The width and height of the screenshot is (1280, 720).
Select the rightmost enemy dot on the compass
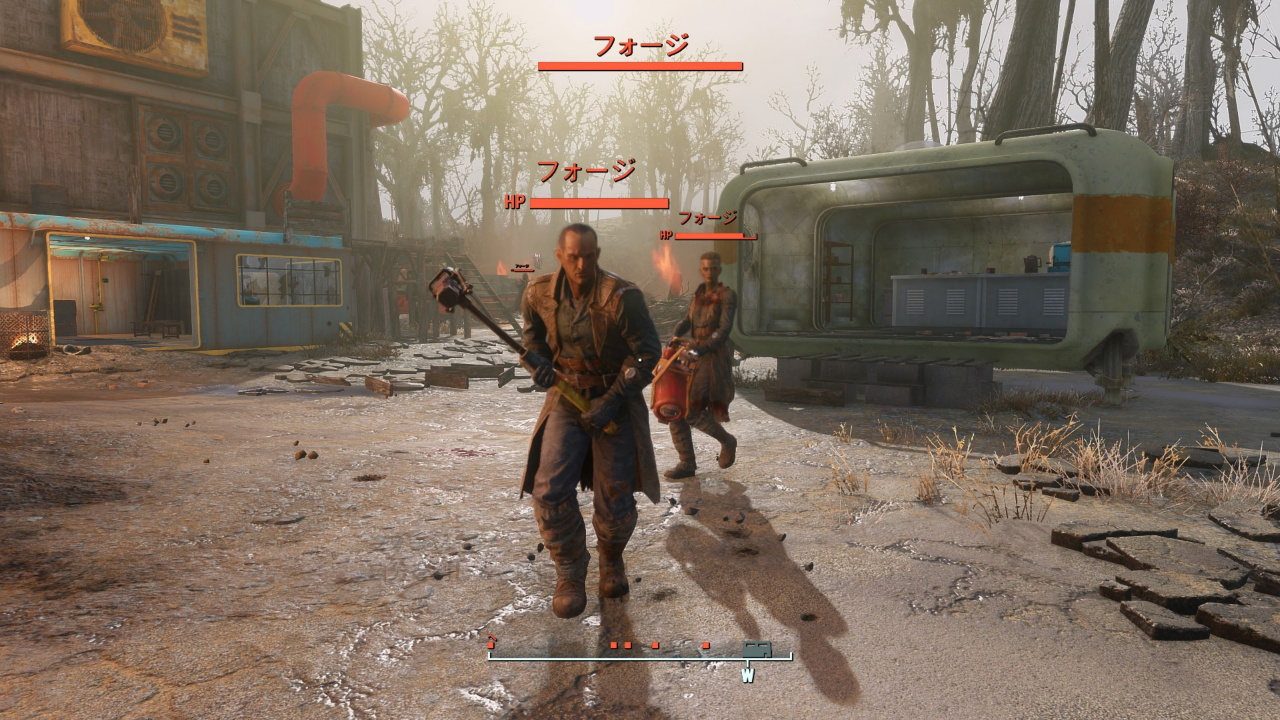[x=705, y=645]
